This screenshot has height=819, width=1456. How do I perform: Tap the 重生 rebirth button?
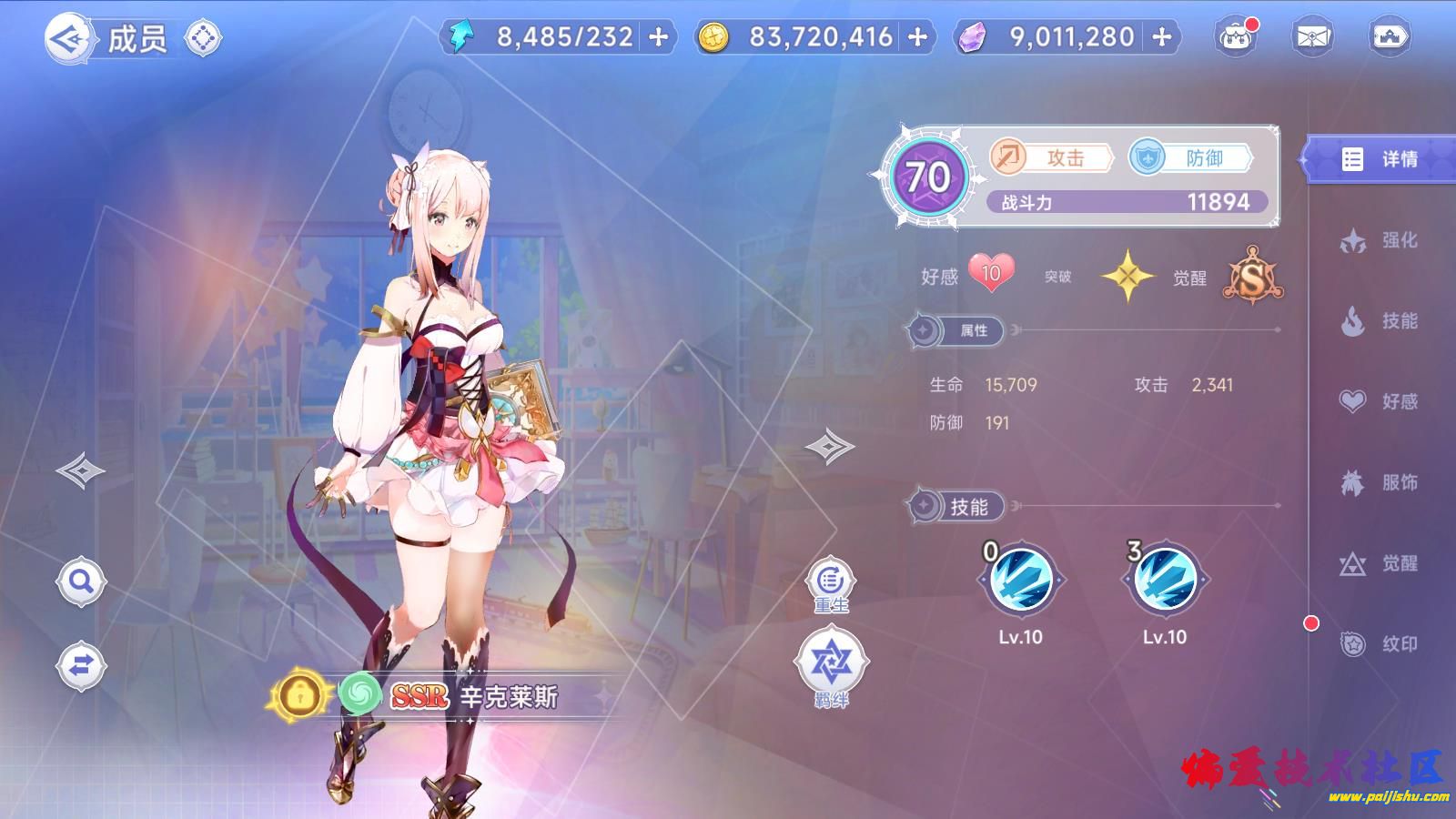(830, 584)
